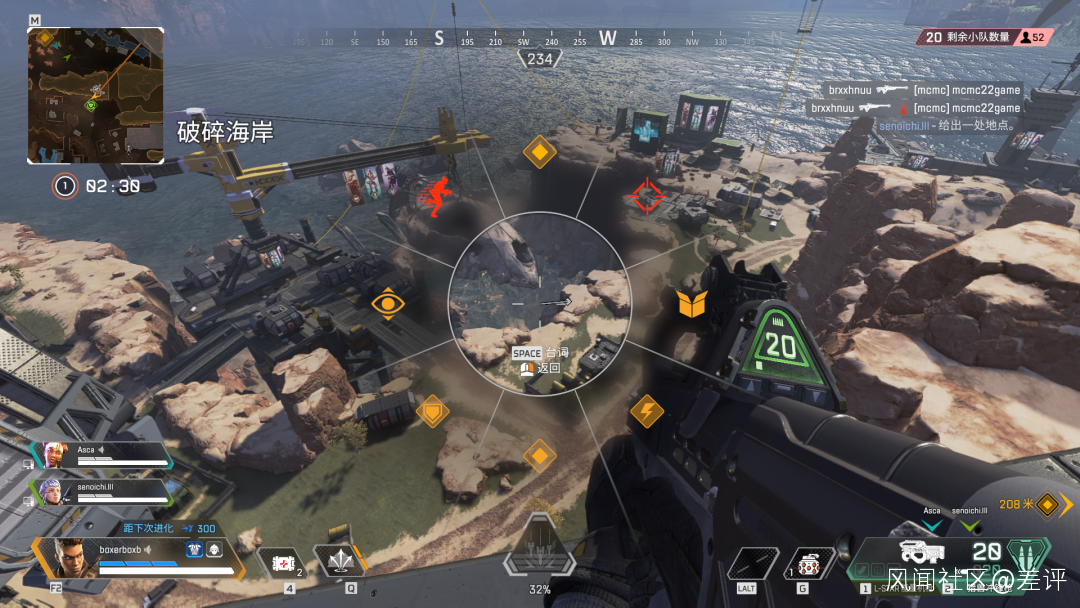The height and width of the screenshot is (608, 1080).
Task: Select the yellow loot box ping
Action: (x=691, y=304)
